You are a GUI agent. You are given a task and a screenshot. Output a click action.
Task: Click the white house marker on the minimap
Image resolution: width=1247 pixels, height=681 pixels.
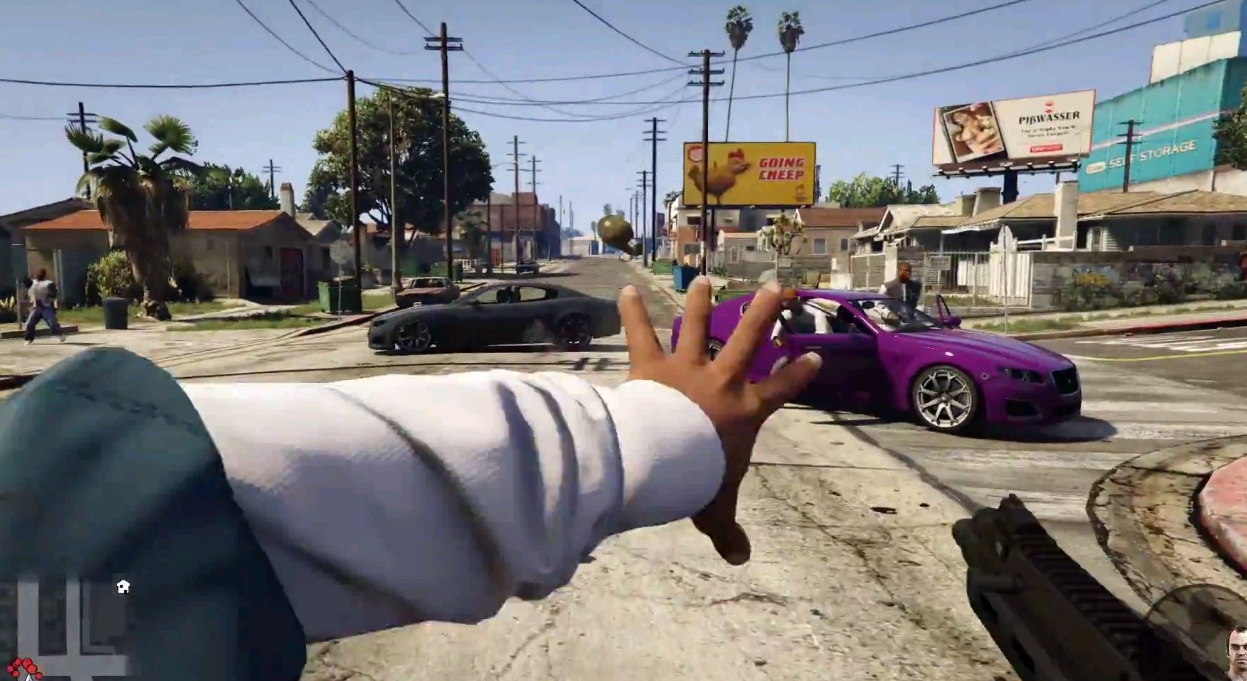click(x=122, y=587)
